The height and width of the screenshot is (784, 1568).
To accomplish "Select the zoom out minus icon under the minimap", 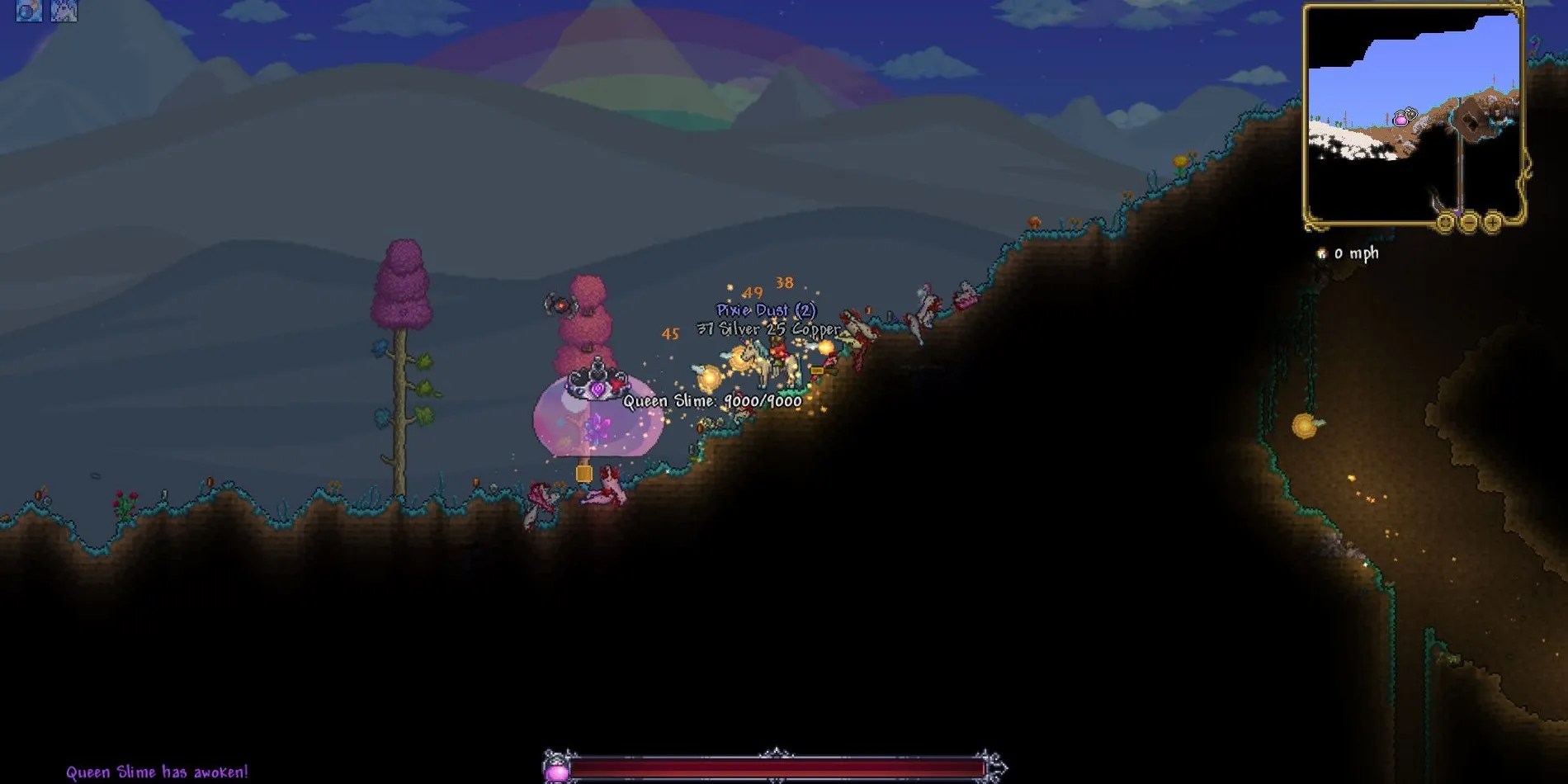I will pyautogui.click(x=1469, y=223).
